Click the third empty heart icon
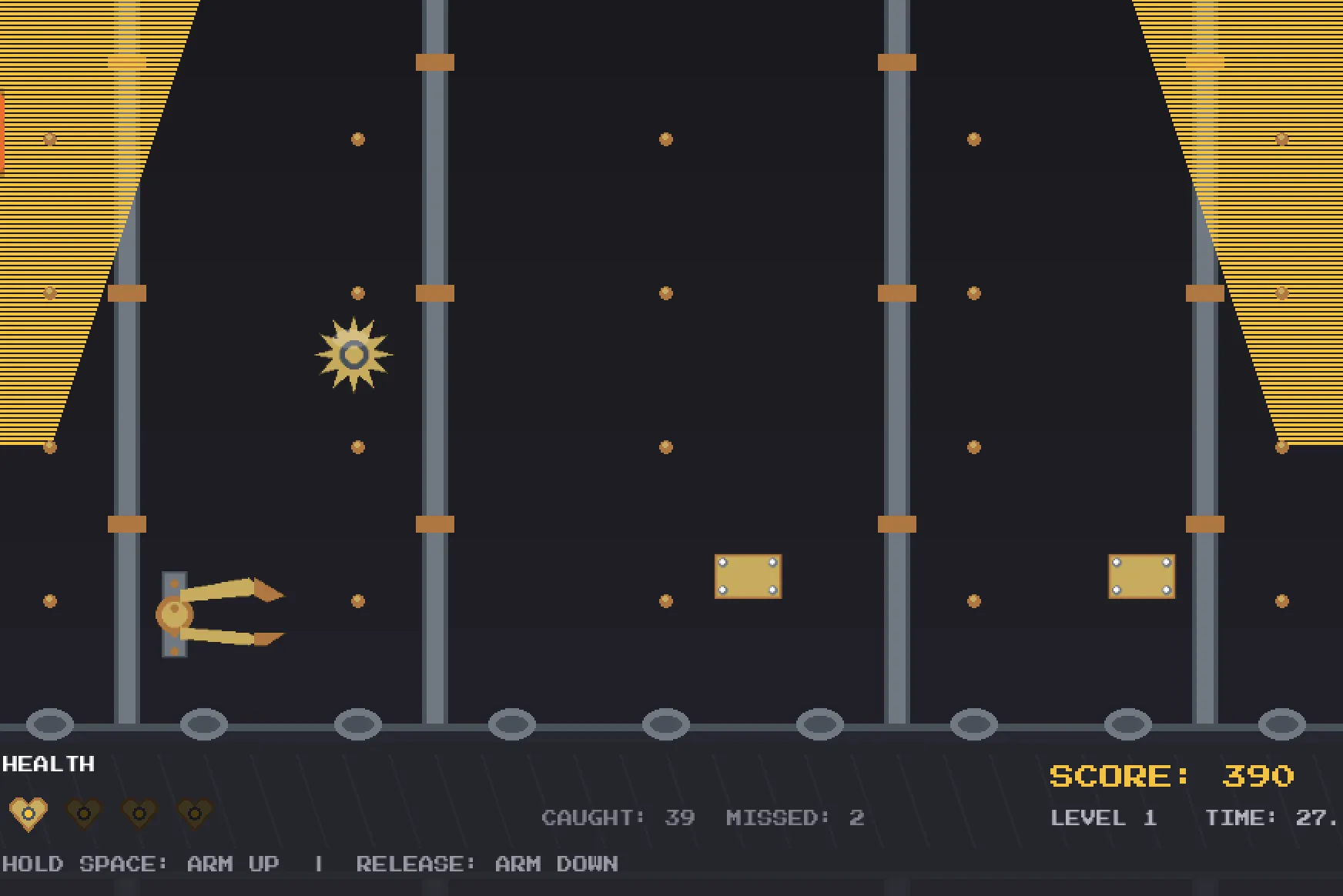1343x896 pixels. [140, 812]
